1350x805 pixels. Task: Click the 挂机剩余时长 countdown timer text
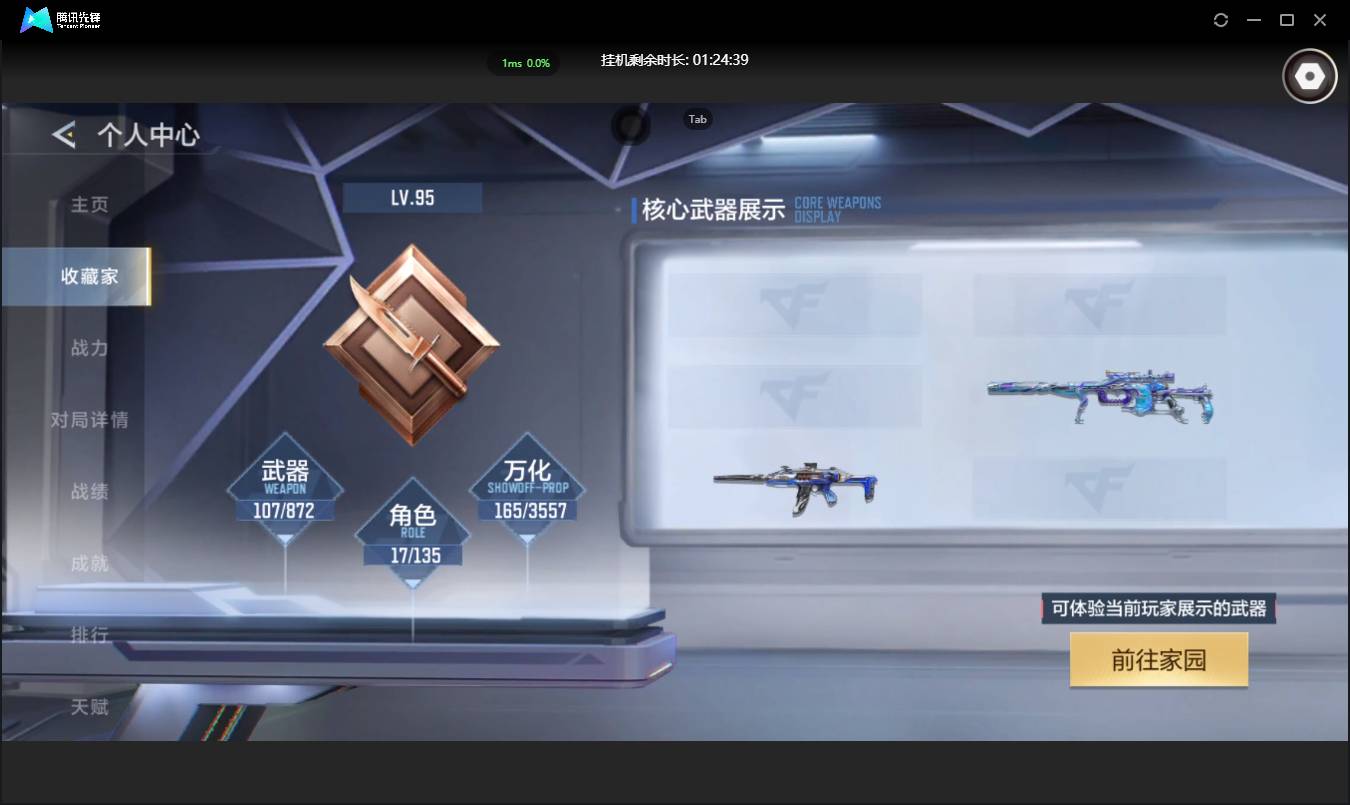(674, 60)
